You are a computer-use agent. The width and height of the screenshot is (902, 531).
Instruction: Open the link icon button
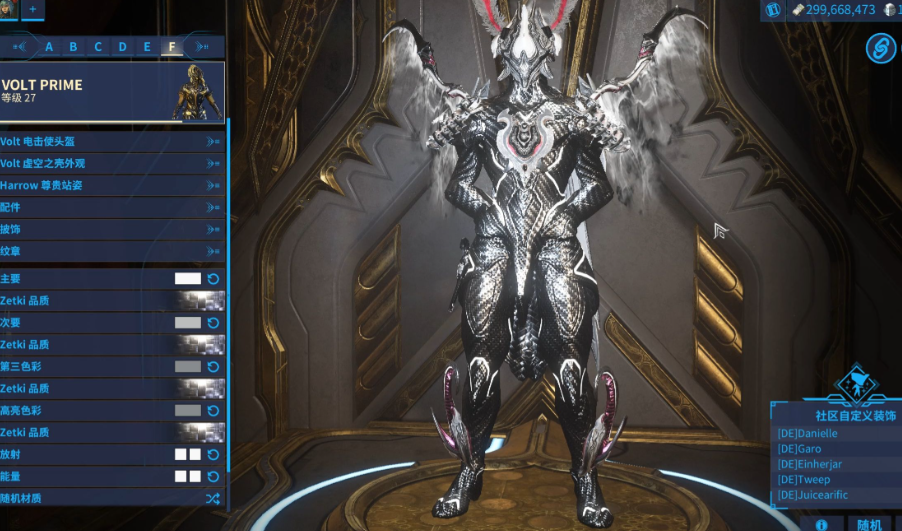tap(881, 45)
